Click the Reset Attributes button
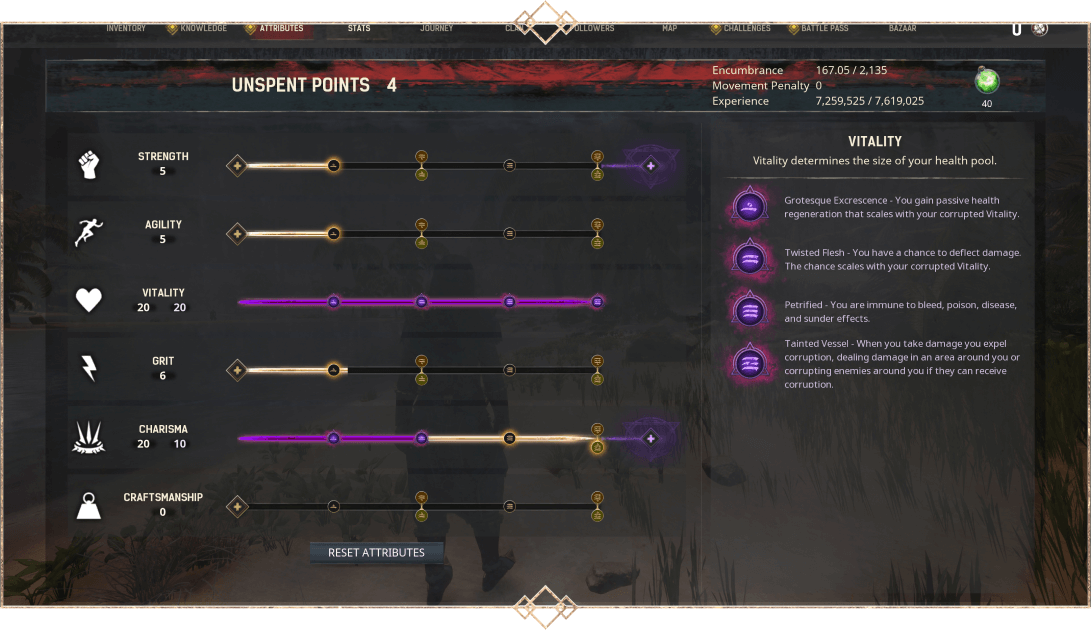The image size is (1091, 630). (x=376, y=552)
